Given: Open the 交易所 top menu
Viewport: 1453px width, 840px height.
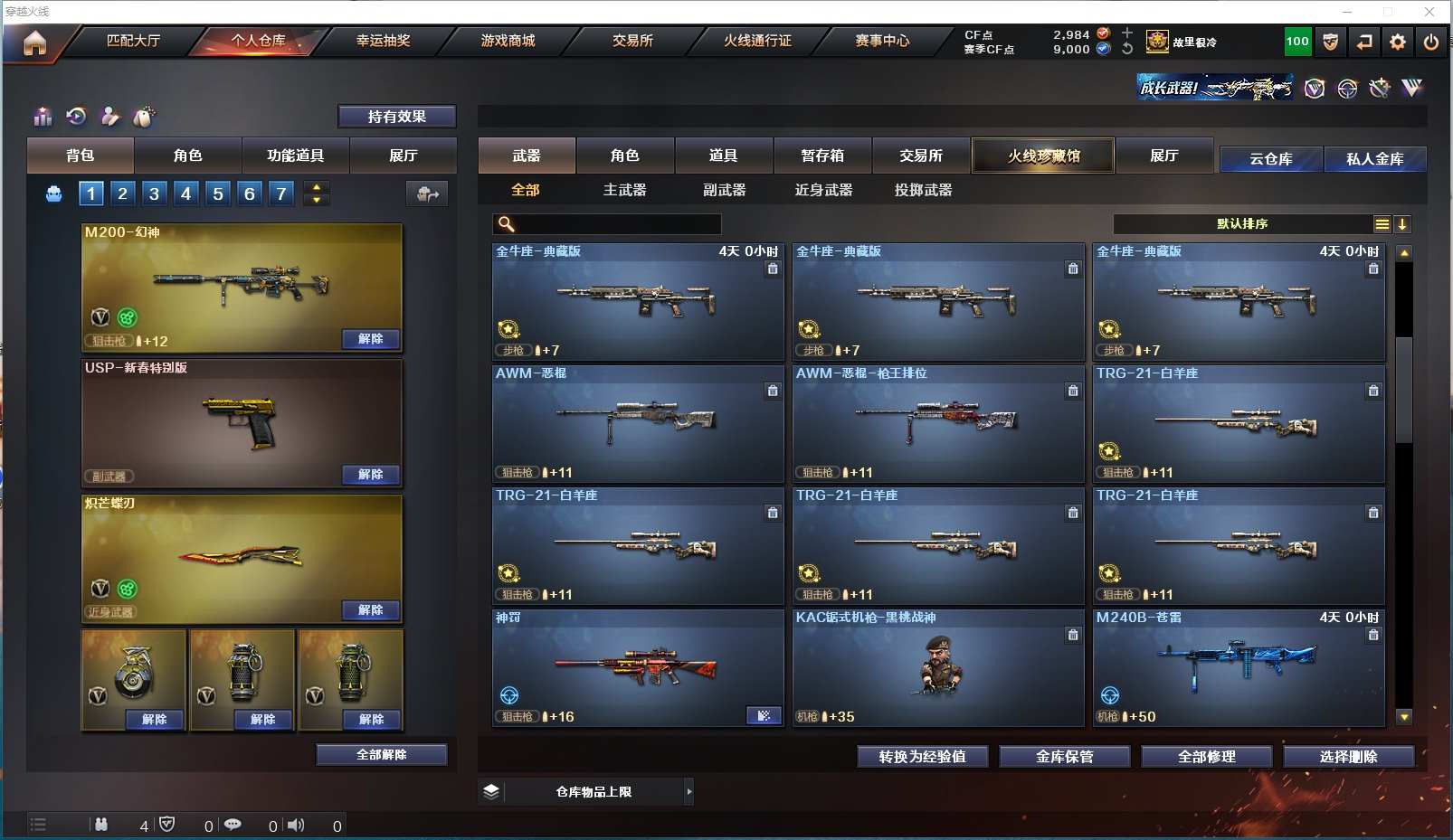Looking at the screenshot, I should (632, 41).
